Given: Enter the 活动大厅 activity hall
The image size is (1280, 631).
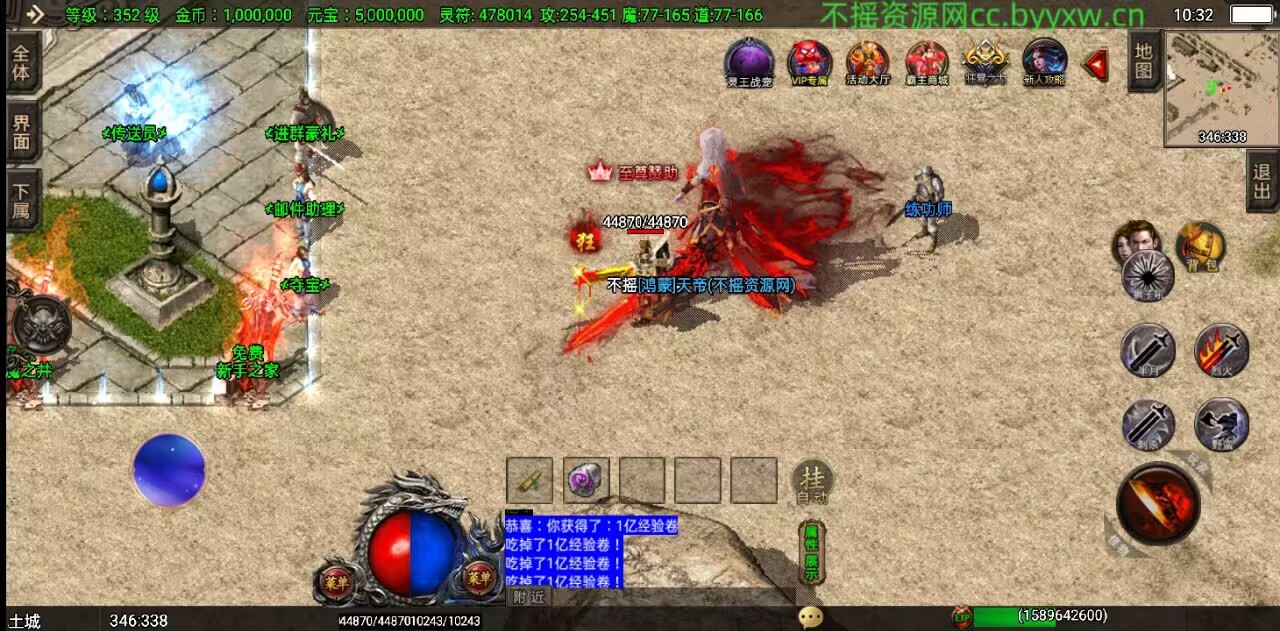Looking at the screenshot, I should (x=867, y=61).
